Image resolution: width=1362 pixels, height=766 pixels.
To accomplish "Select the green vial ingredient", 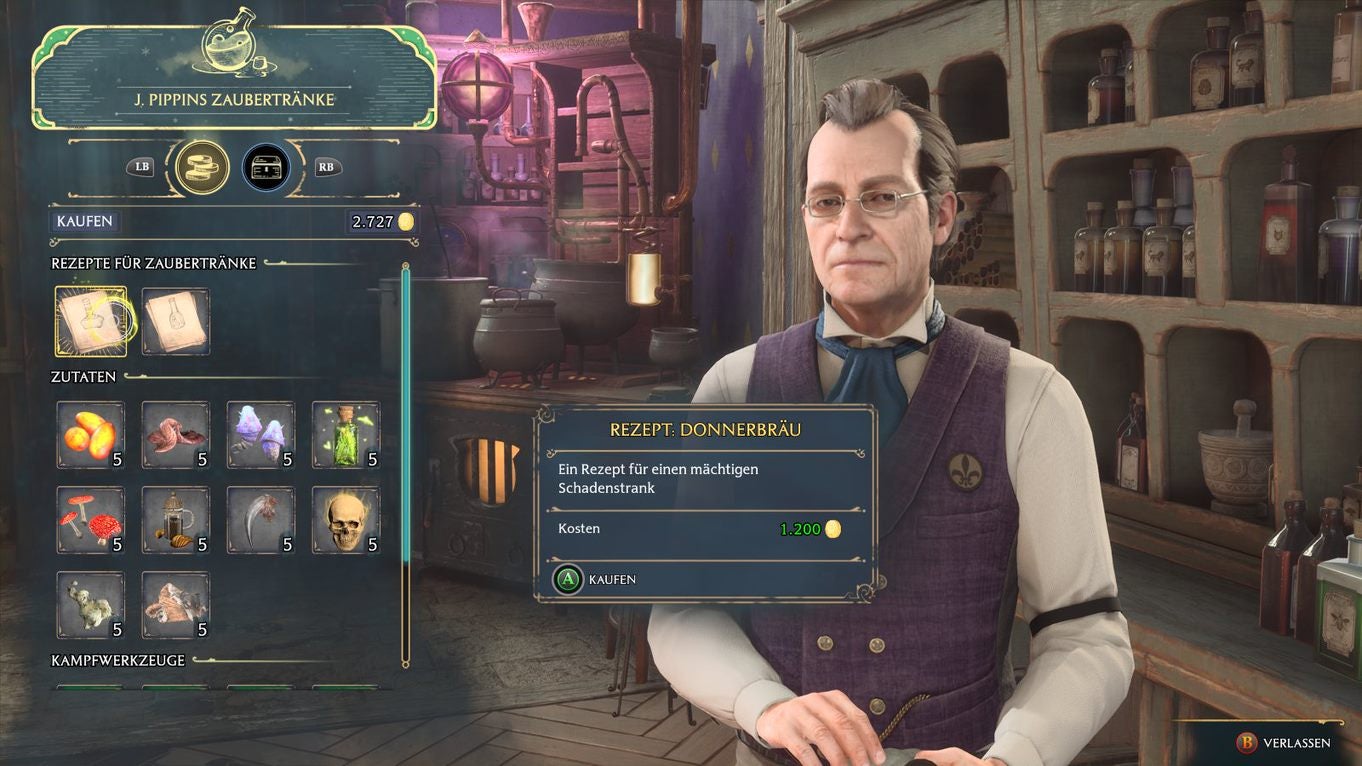I will (x=346, y=435).
